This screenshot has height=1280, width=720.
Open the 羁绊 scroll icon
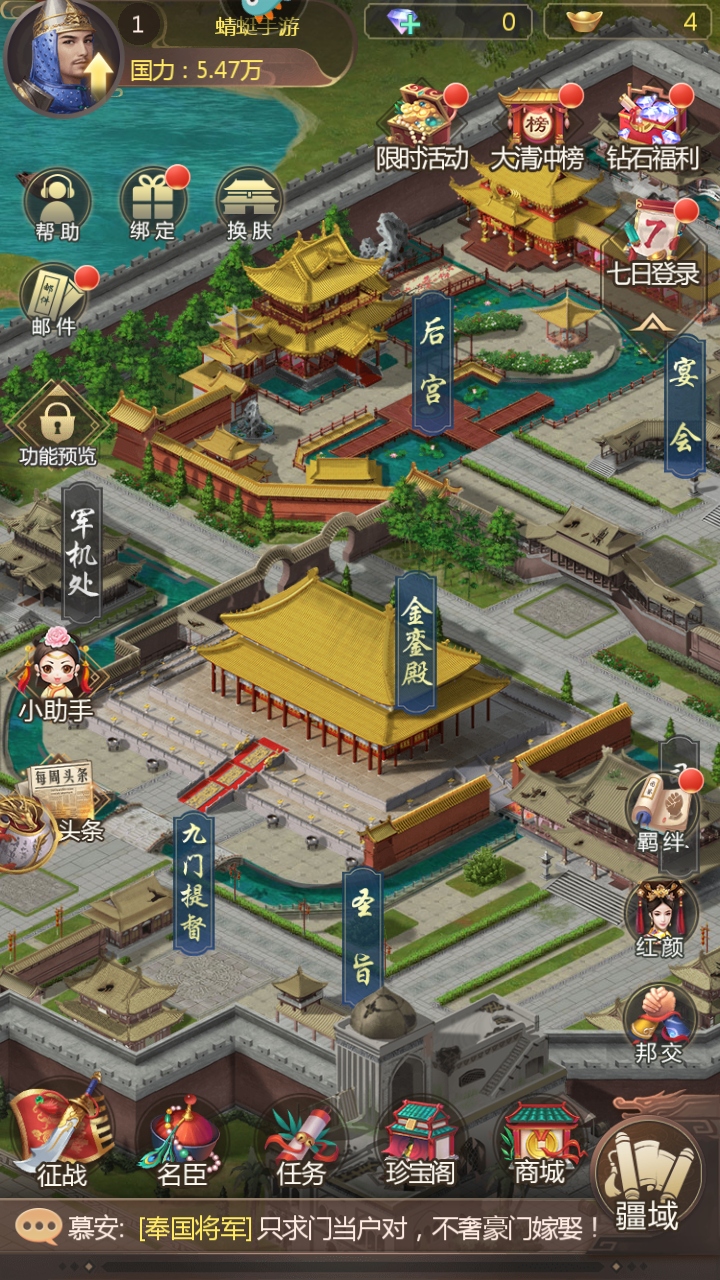[662, 810]
